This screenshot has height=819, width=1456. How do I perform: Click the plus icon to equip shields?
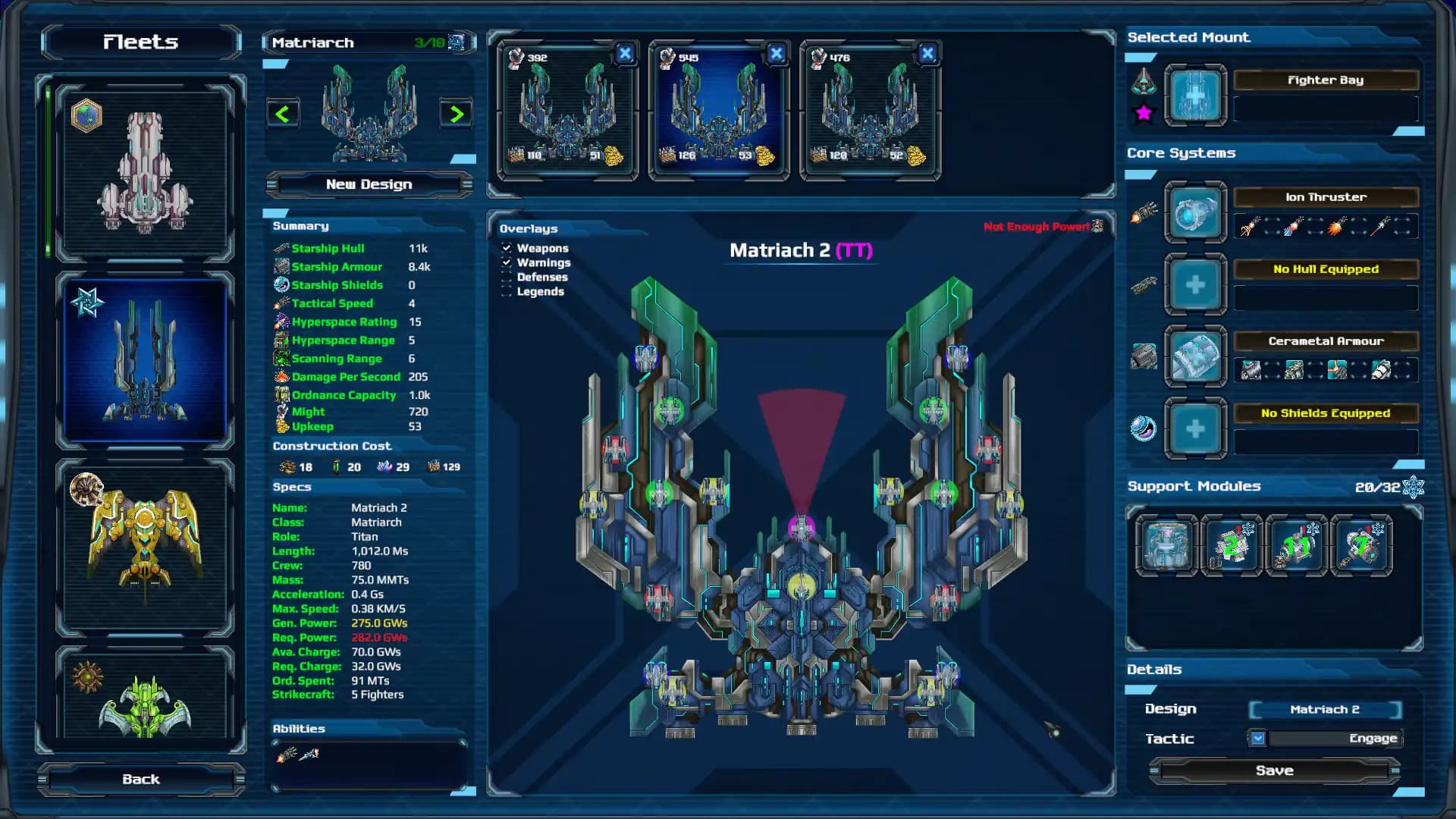point(1195,428)
